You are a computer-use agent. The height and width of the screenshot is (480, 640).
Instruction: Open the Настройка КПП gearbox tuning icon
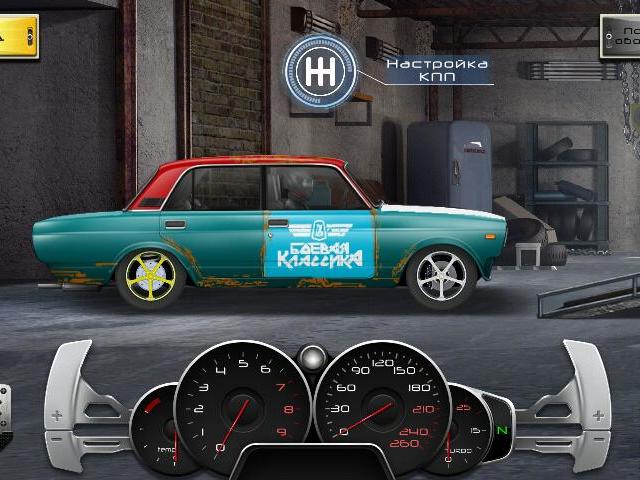(320, 72)
